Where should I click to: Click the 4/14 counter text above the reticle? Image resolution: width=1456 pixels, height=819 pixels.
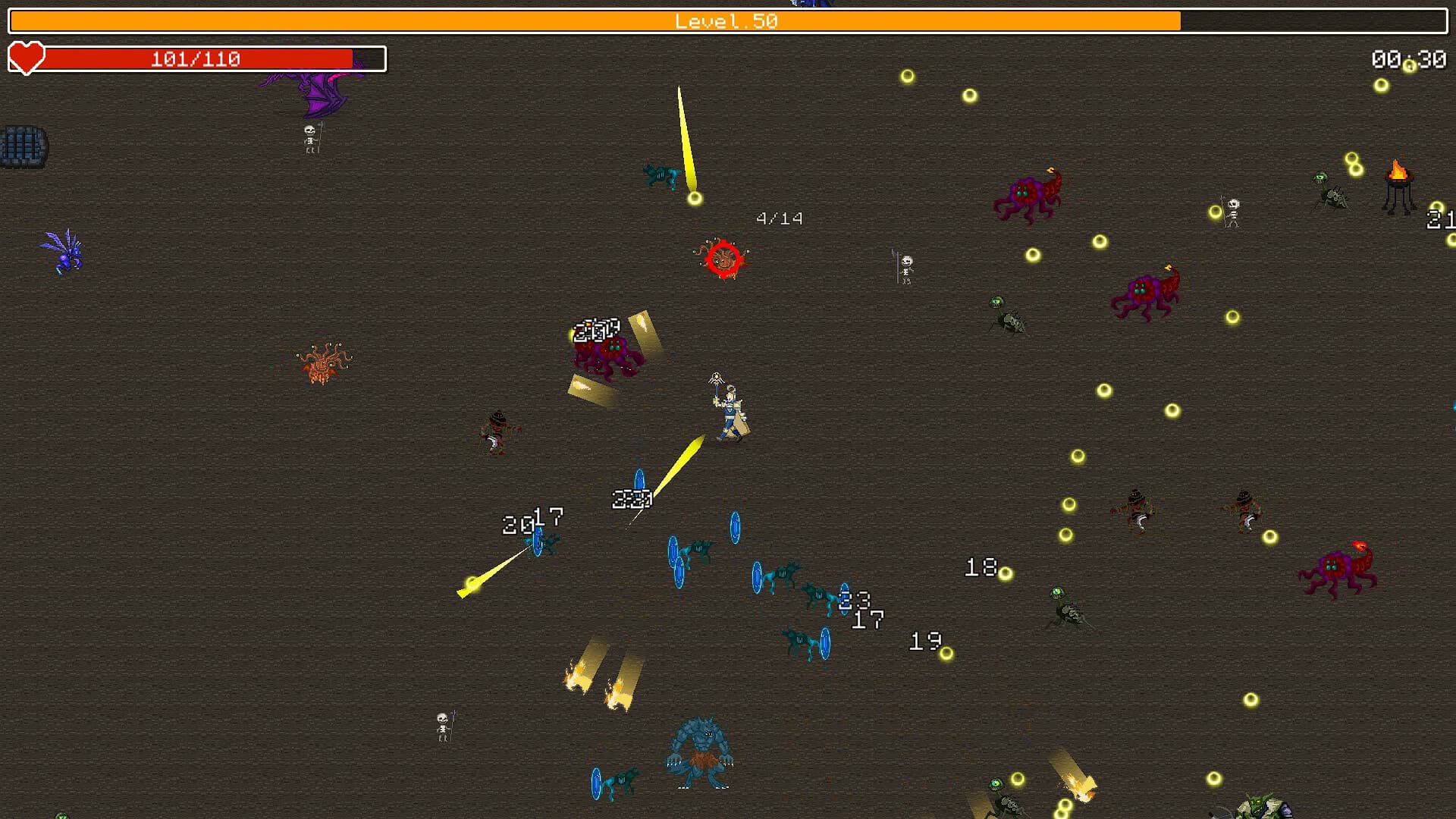pyautogui.click(x=777, y=218)
